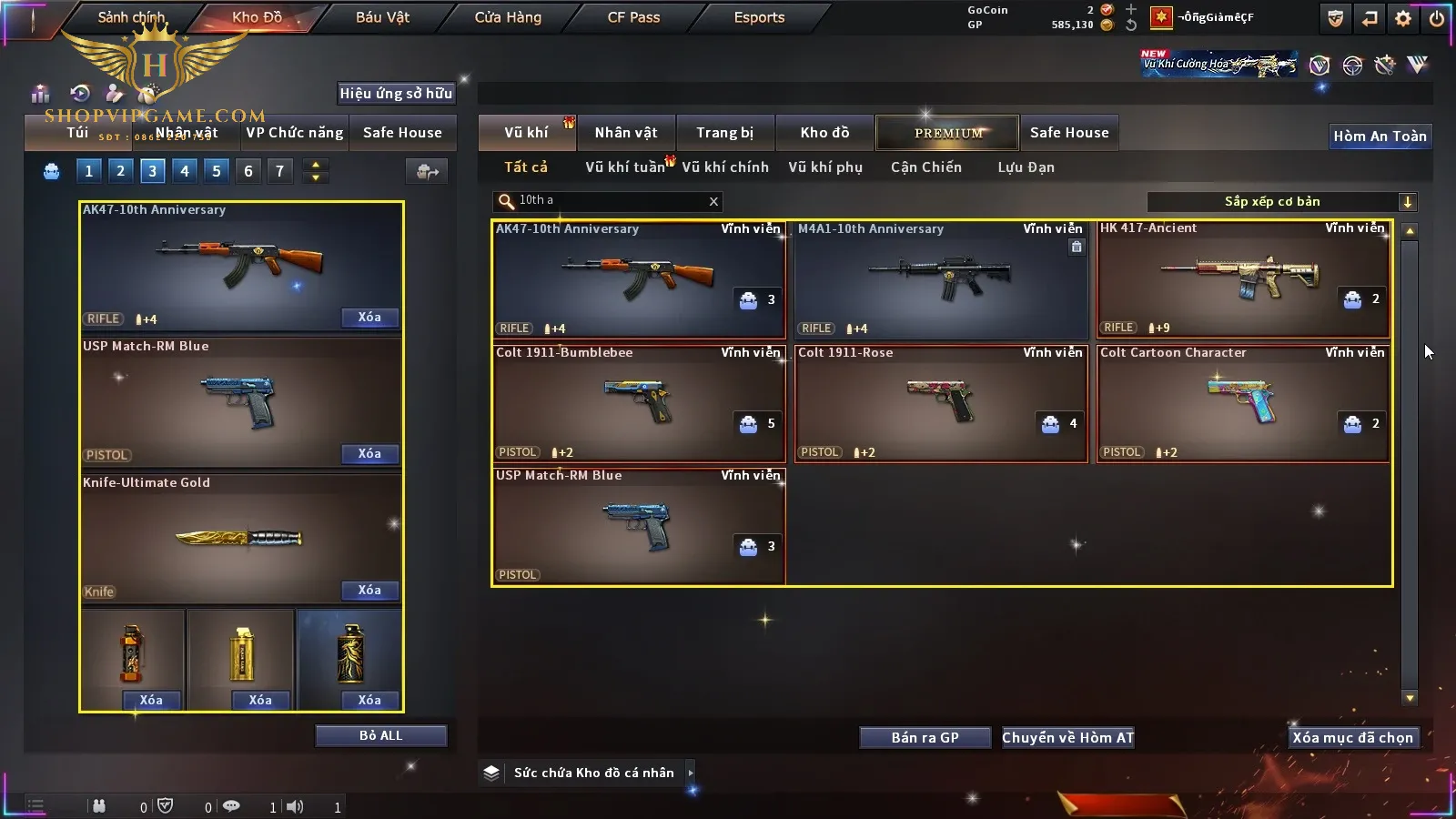Clear the search box text
The width and height of the screenshot is (1456, 819).
coord(713,202)
